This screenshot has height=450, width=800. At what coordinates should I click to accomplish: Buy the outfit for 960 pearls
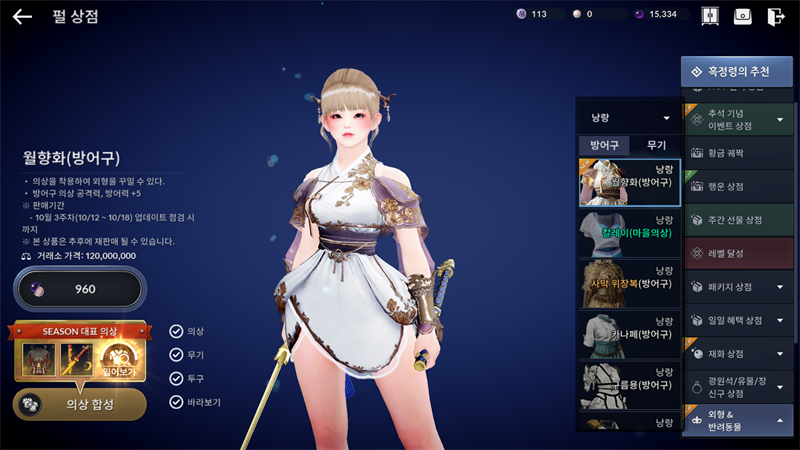tap(79, 290)
